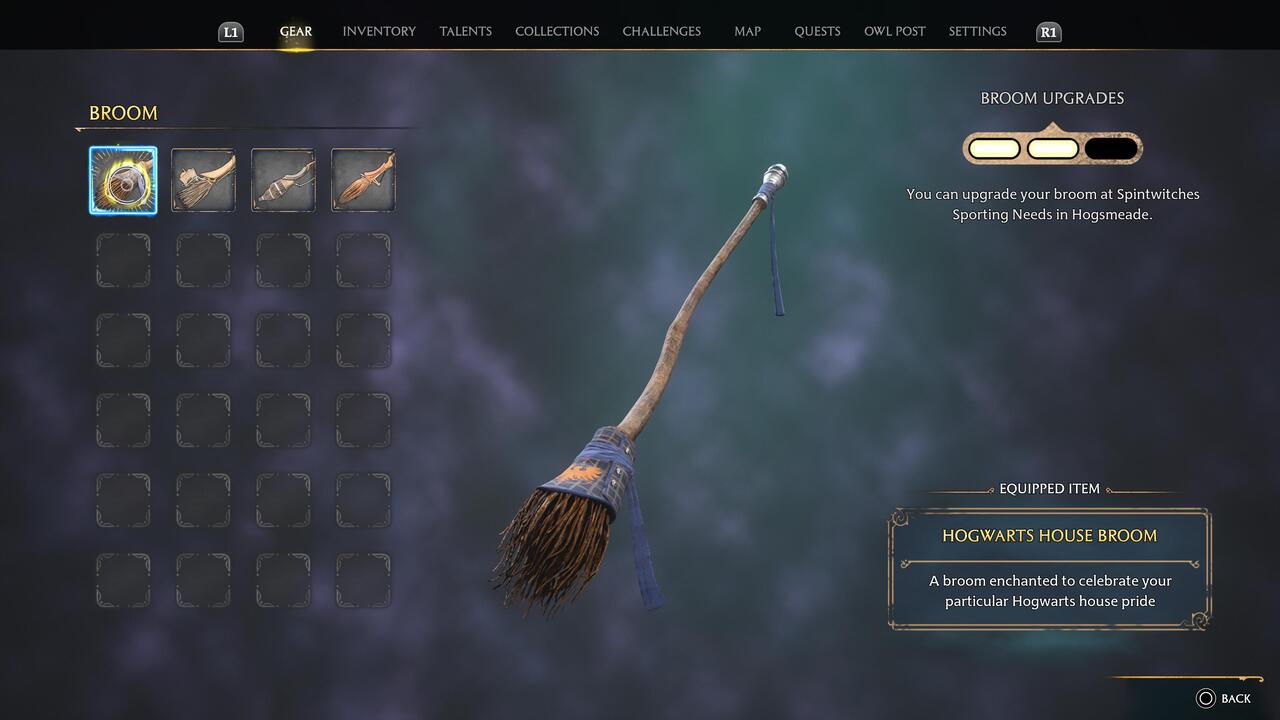The height and width of the screenshot is (720, 1280).
Task: Click an empty broom inventory slot
Action: coord(123,260)
